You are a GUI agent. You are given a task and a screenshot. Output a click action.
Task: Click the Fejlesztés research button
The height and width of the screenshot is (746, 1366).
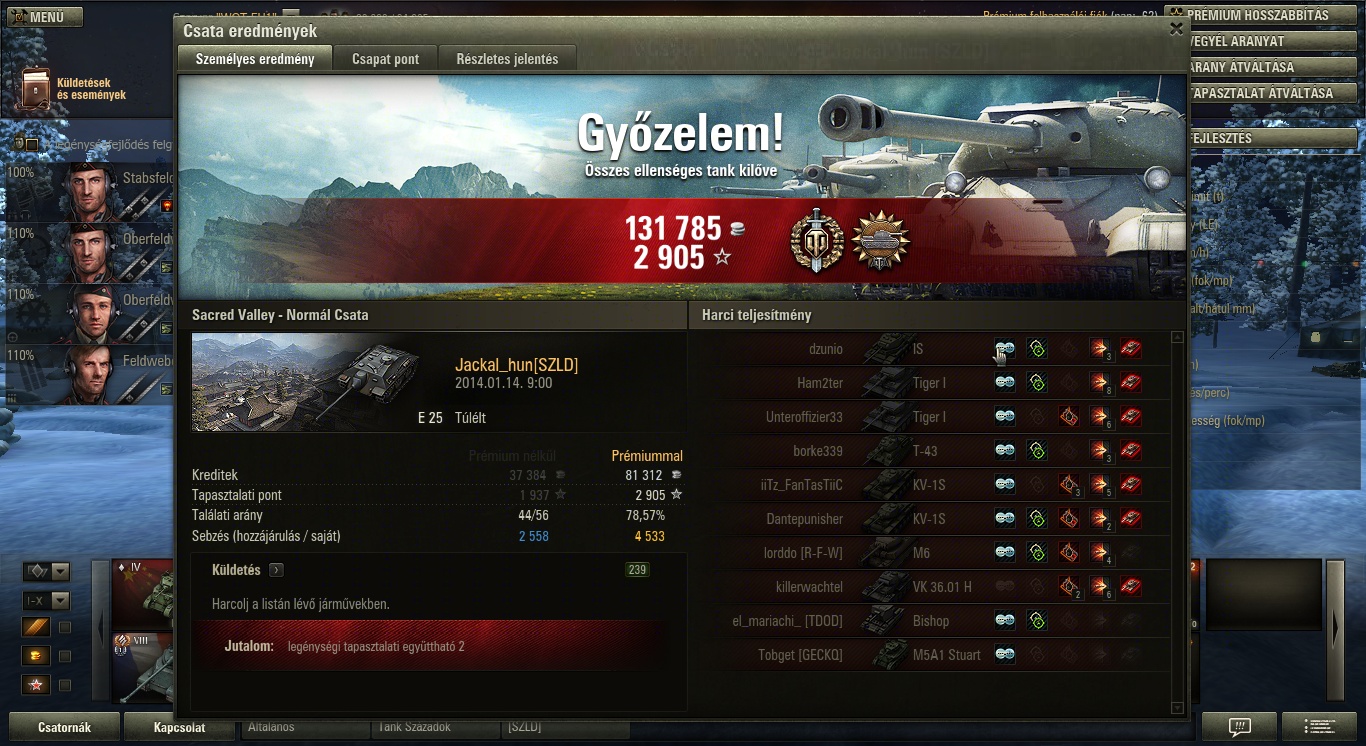1265,138
